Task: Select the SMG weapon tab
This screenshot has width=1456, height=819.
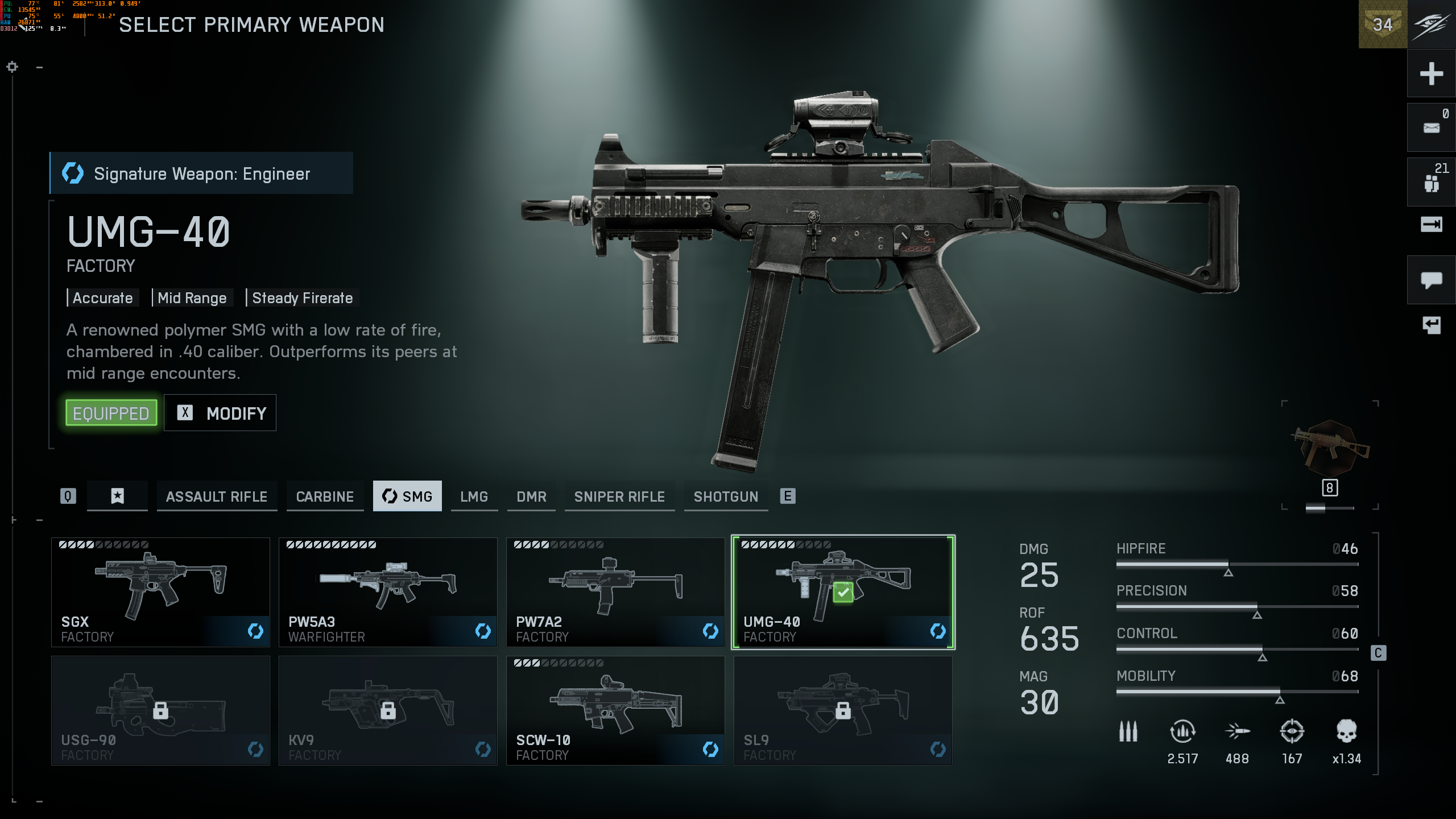Action: [x=407, y=497]
